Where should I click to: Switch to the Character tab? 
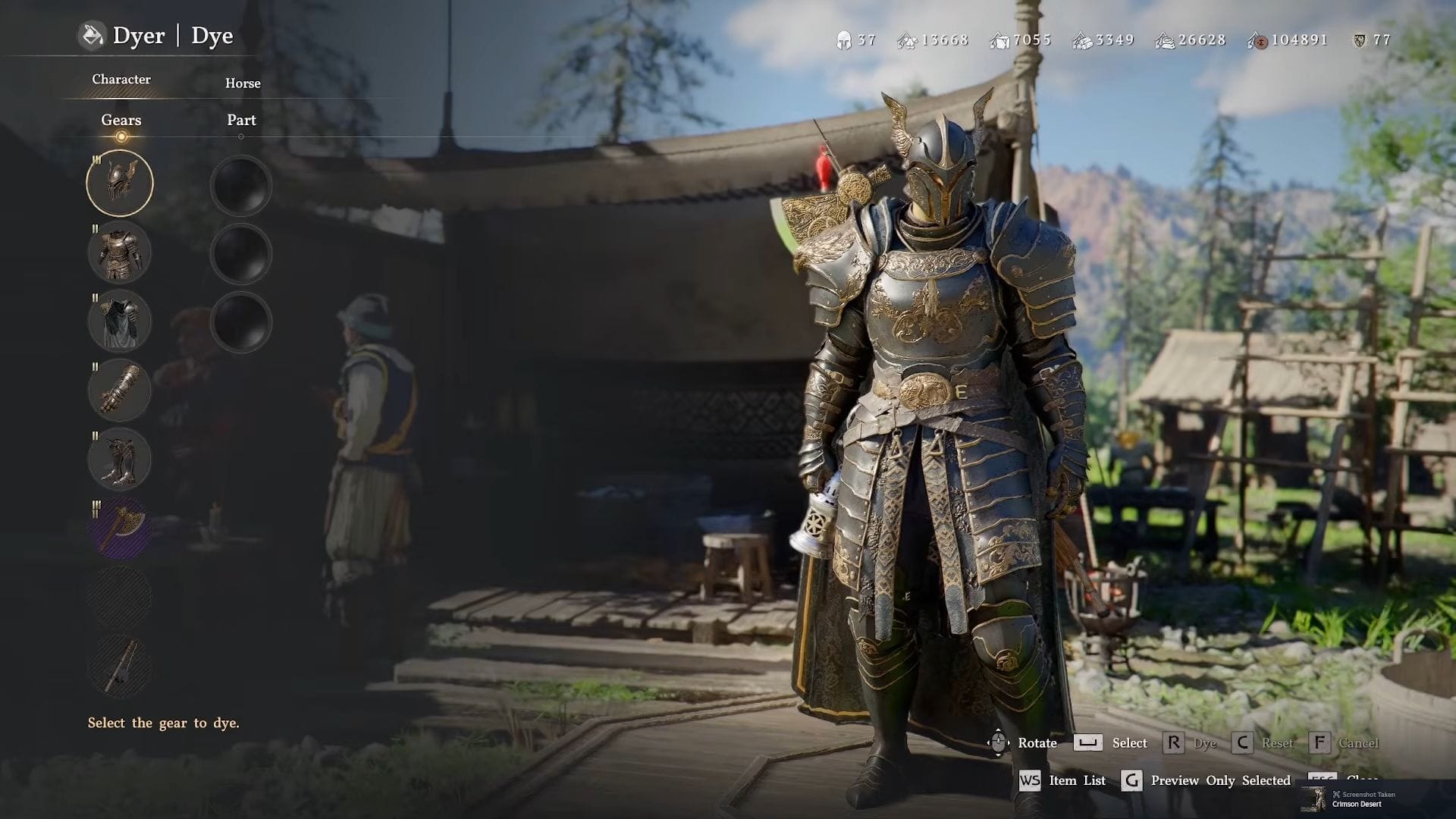pos(121,80)
